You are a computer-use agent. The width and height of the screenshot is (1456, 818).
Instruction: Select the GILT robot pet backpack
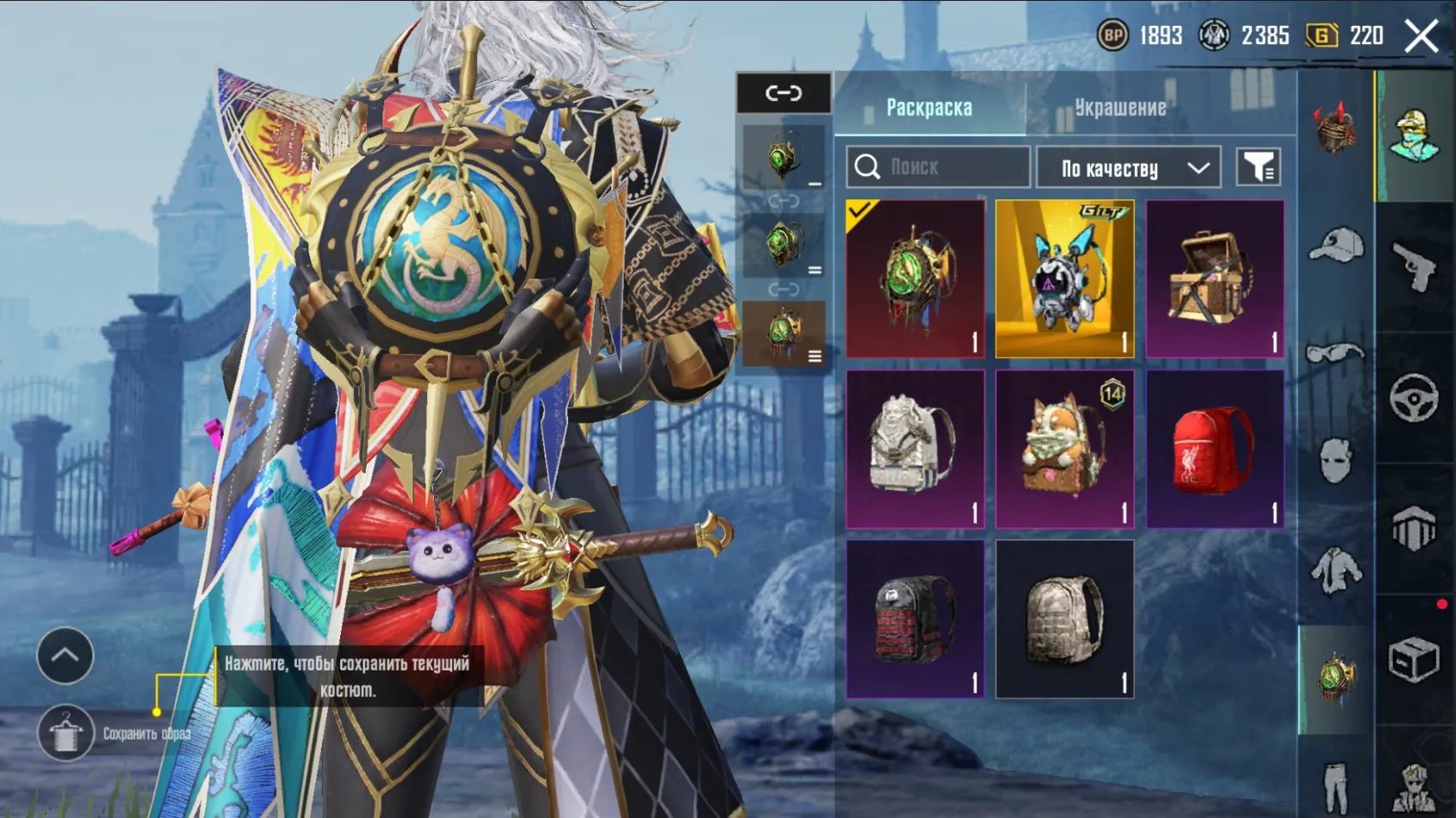pyautogui.click(x=1065, y=276)
